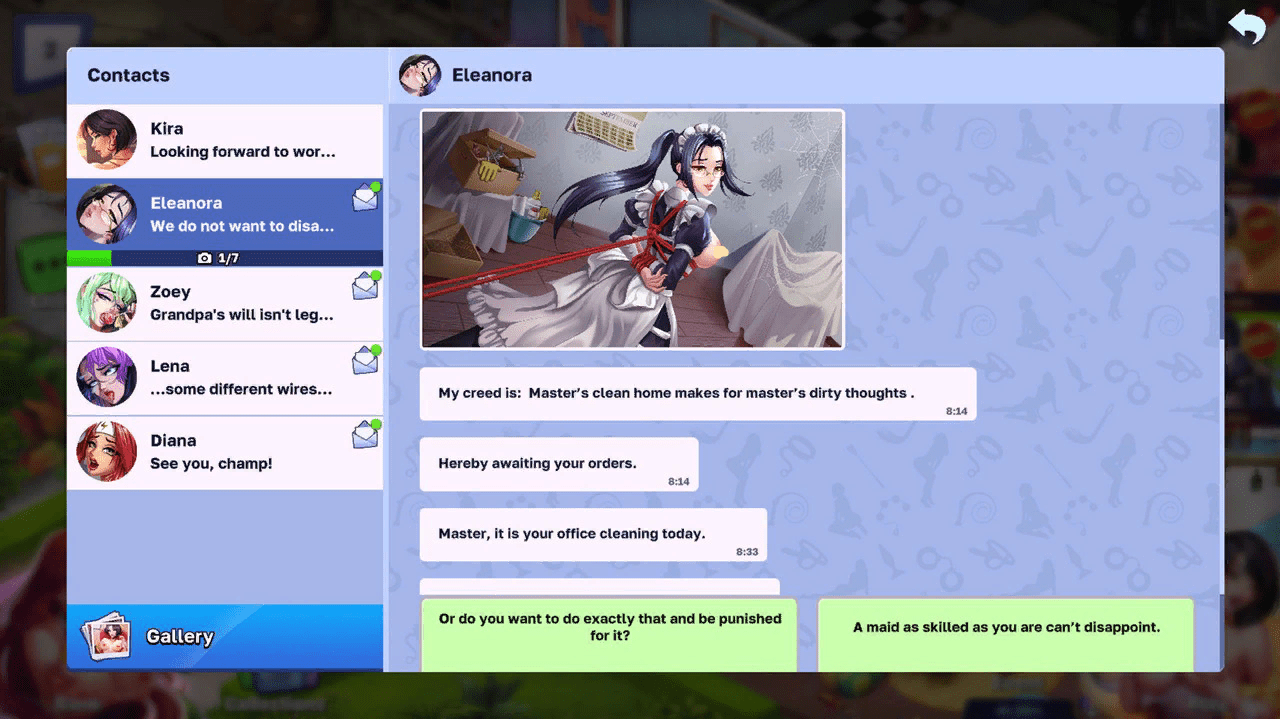Viewport: 1280px width, 719px height.
Task: Open the chat with Diana
Action: point(225,452)
